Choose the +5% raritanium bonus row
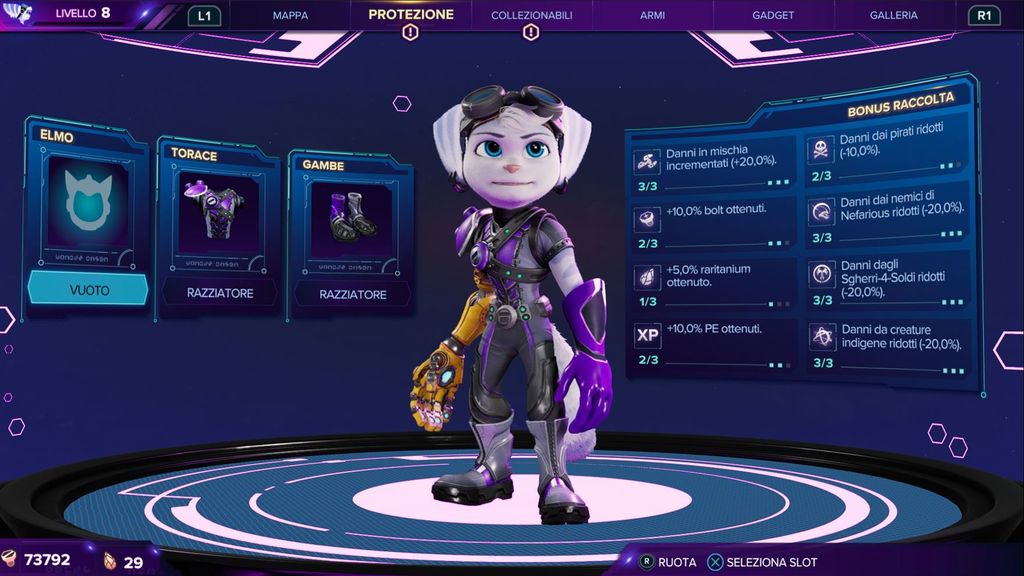The height and width of the screenshot is (576, 1024). coord(712,281)
